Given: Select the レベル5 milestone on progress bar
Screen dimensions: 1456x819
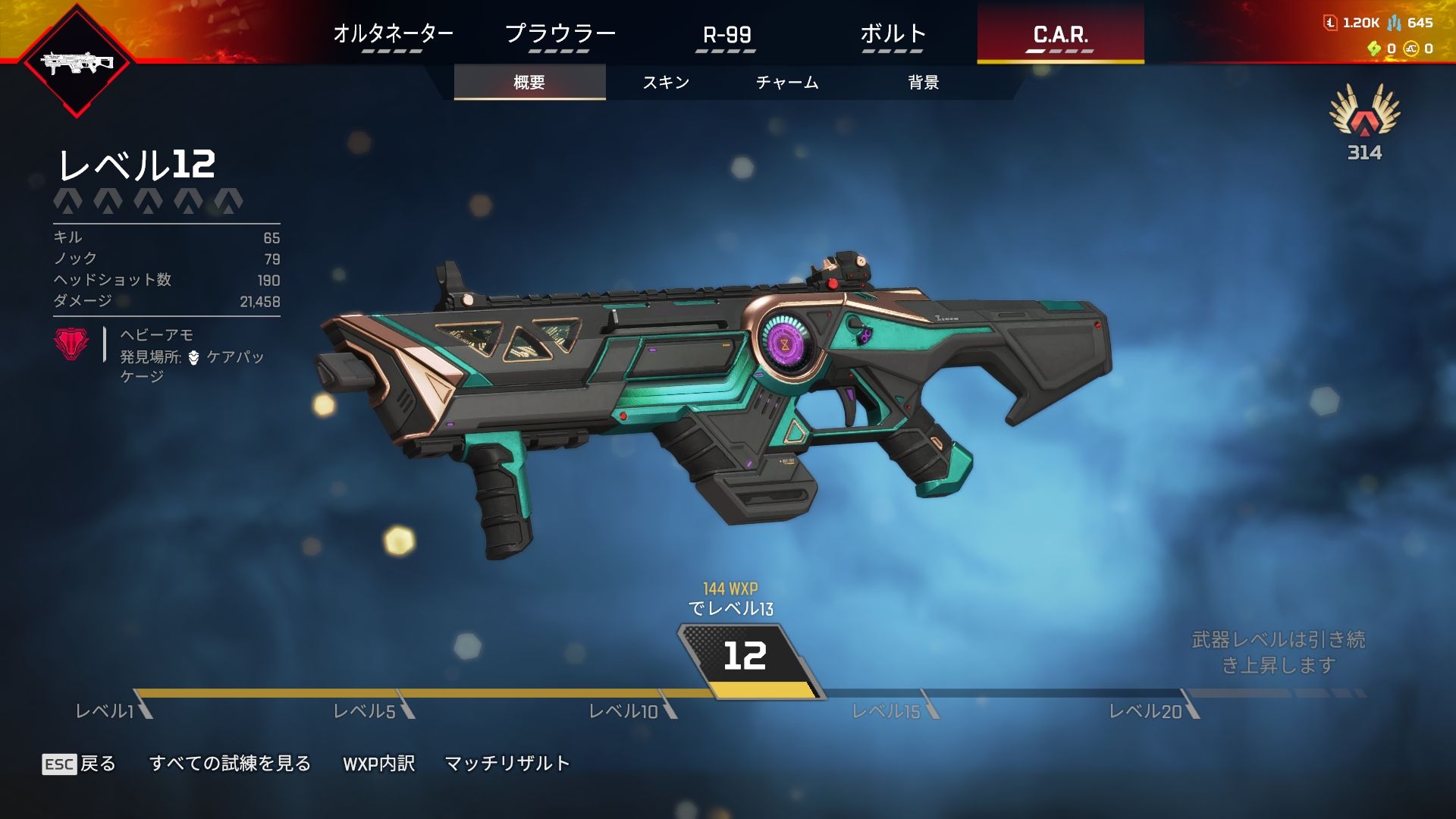Looking at the screenshot, I should coord(365,711).
